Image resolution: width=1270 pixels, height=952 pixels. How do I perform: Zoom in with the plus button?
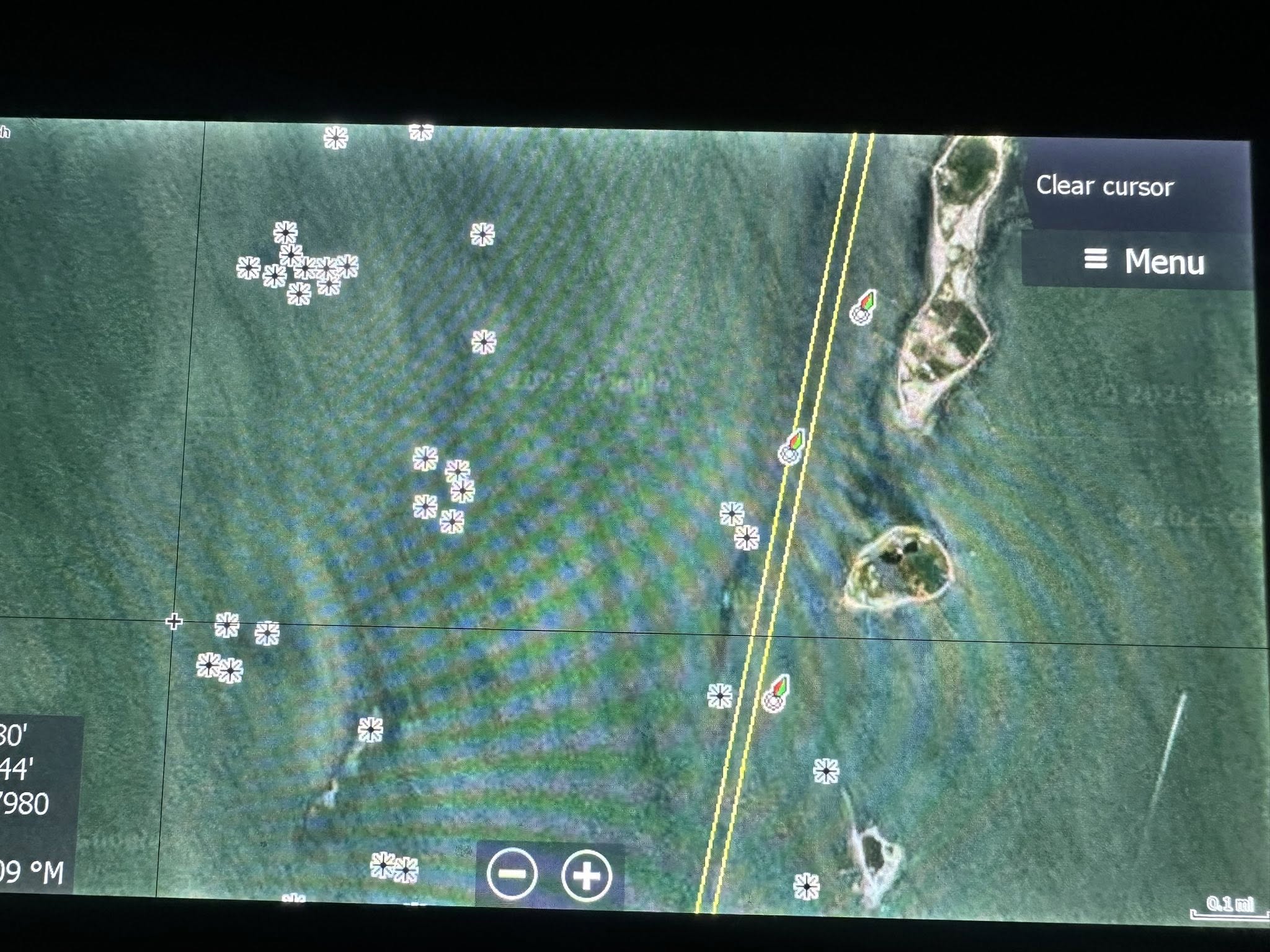tap(586, 875)
